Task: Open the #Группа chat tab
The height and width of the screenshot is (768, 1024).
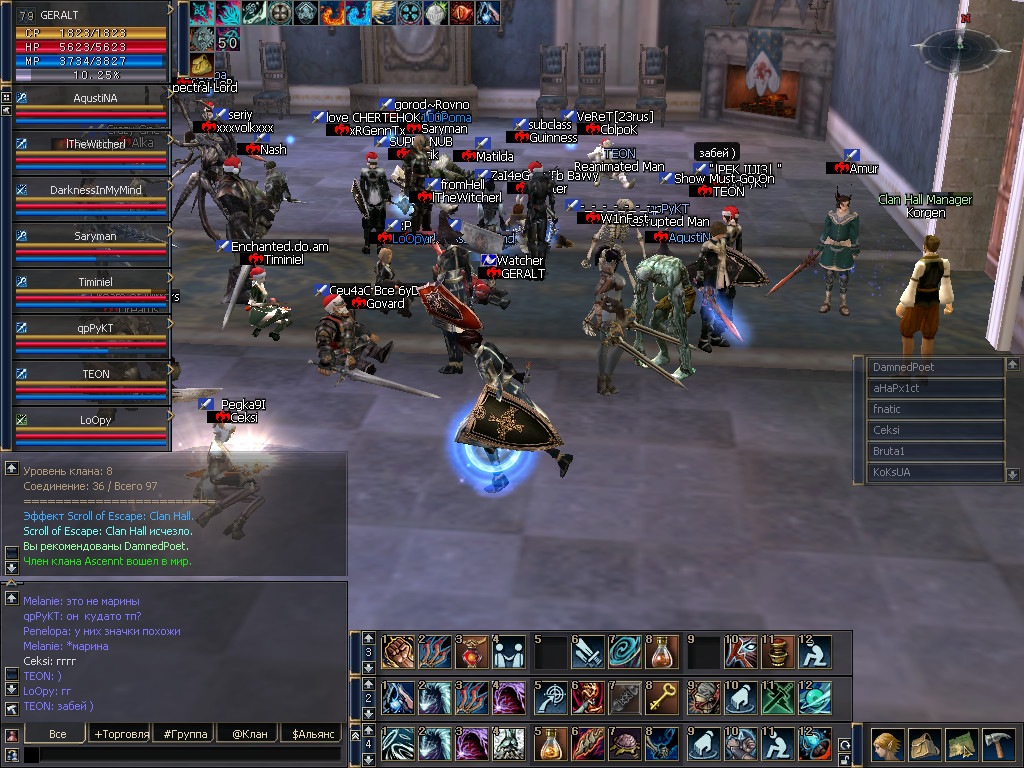Action: [x=186, y=734]
